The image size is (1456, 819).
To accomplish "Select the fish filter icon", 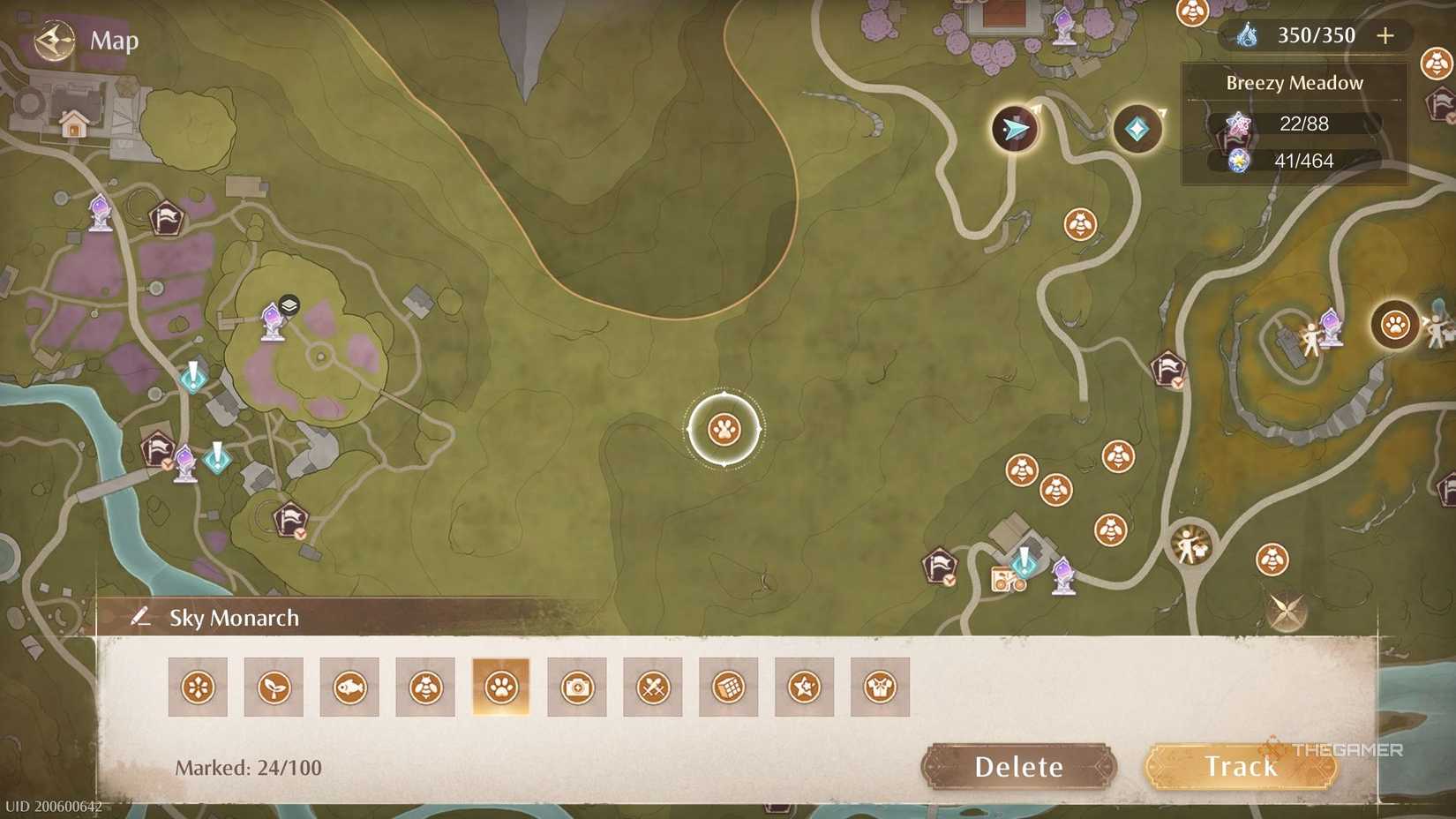I will (349, 687).
